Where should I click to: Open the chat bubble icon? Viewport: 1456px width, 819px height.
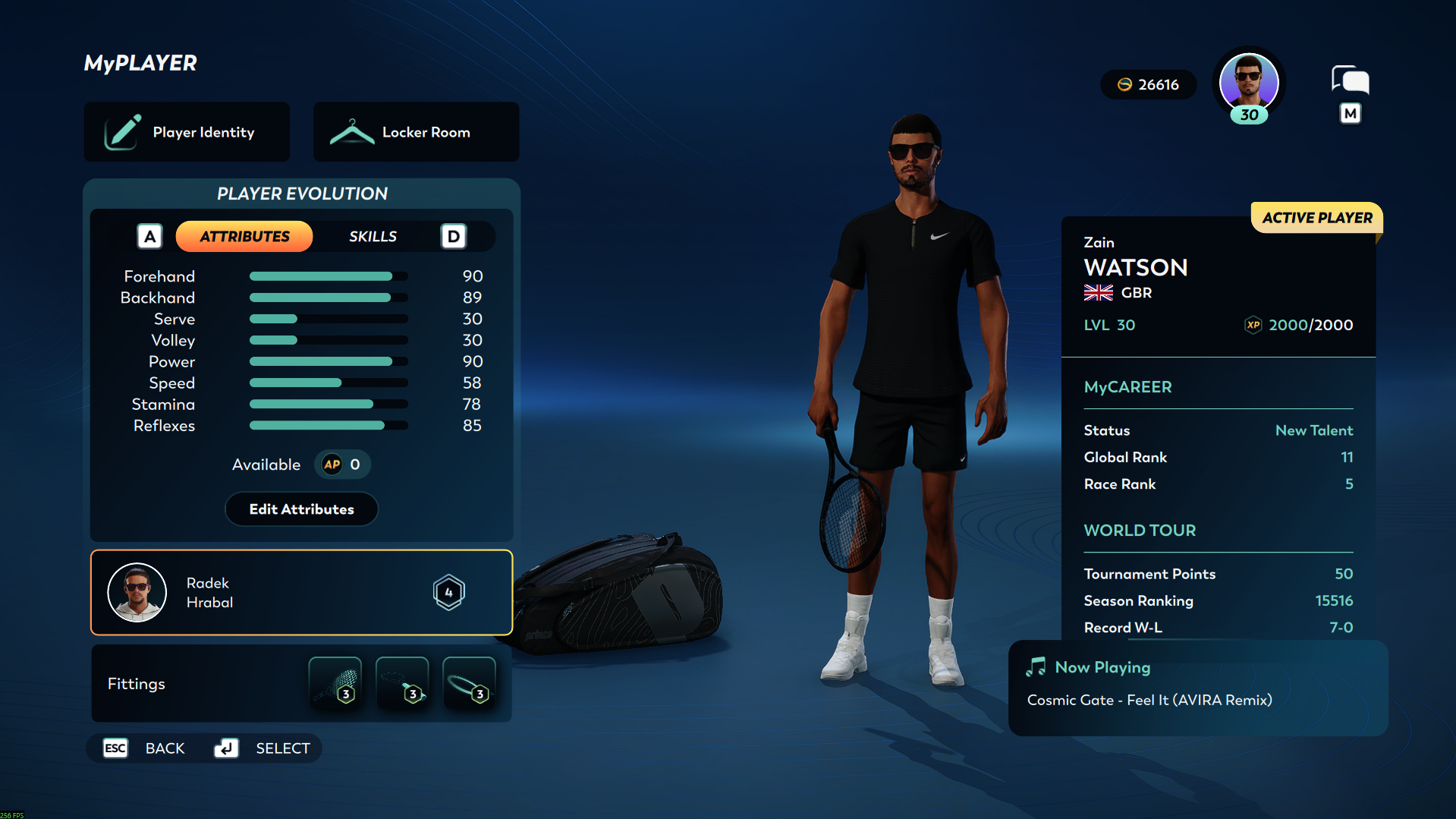[1350, 80]
